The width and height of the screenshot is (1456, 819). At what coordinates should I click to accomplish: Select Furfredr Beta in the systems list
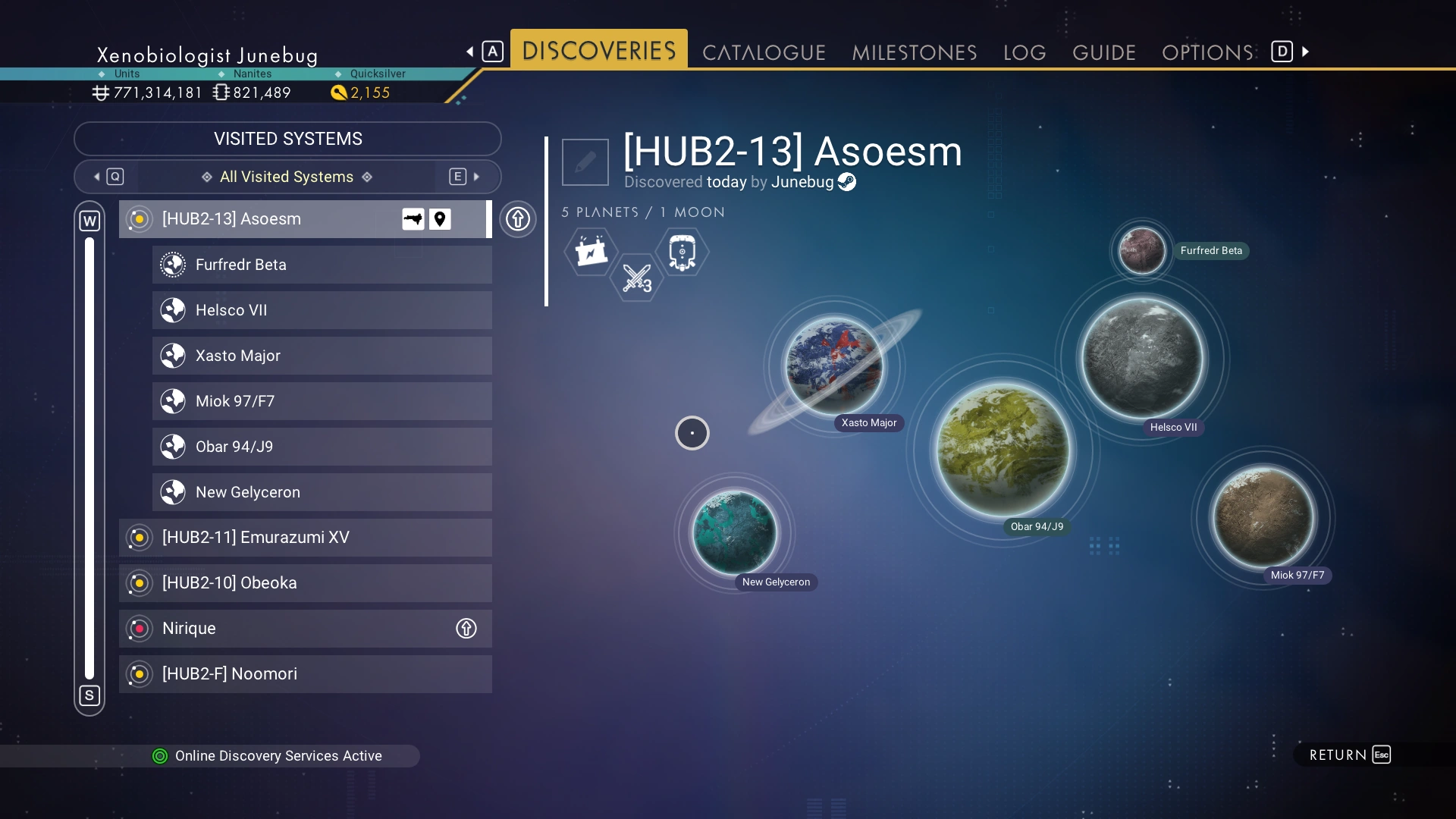click(322, 265)
